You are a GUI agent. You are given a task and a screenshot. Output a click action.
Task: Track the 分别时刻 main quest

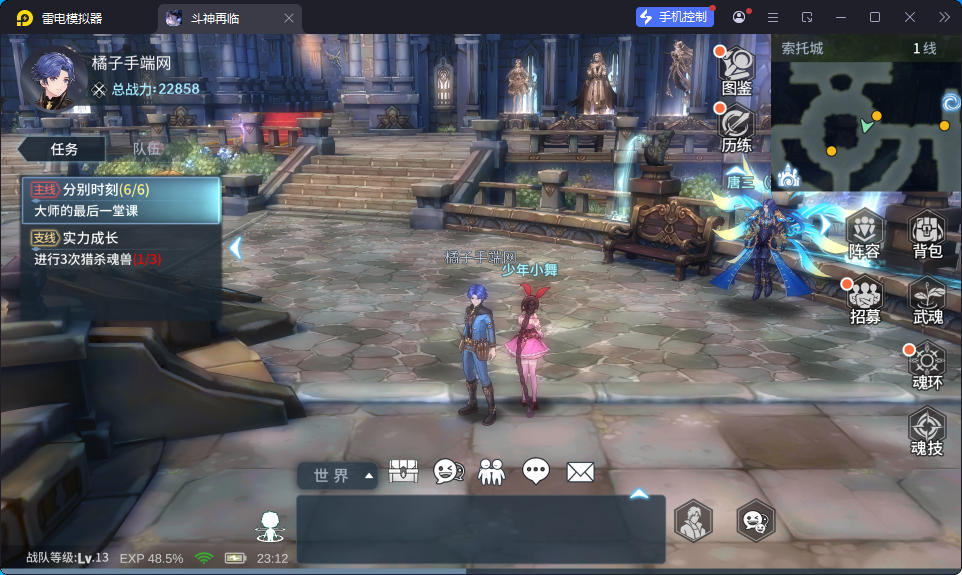click(x=121, y=200)
